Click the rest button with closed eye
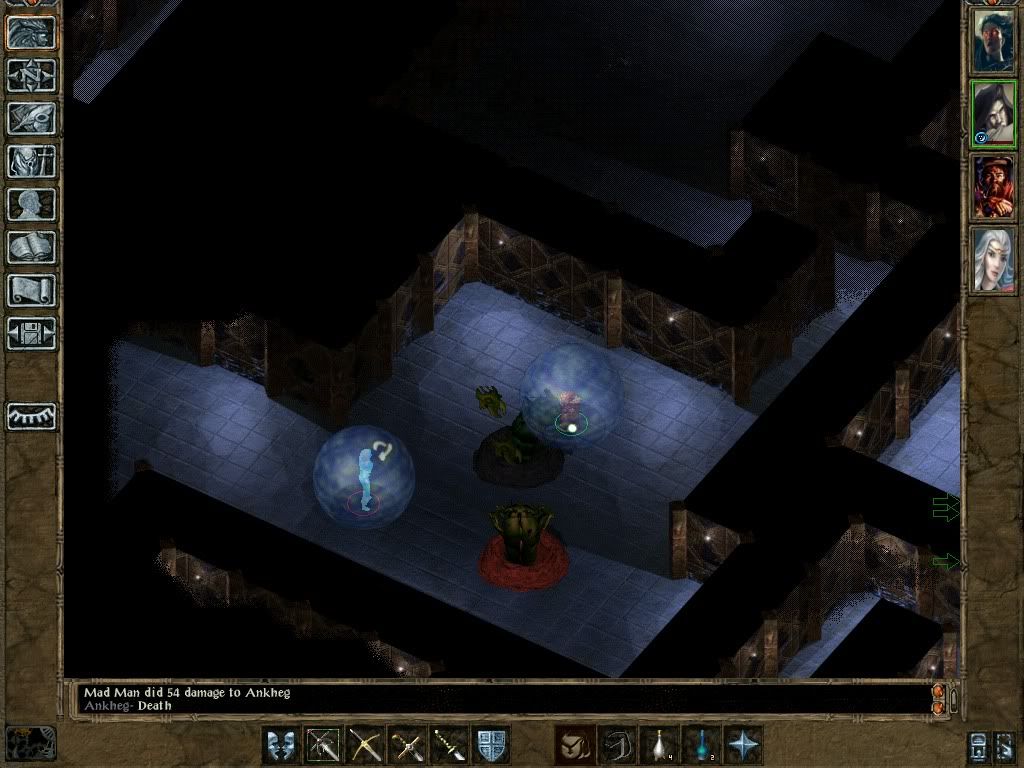 [x=32, y=416]
